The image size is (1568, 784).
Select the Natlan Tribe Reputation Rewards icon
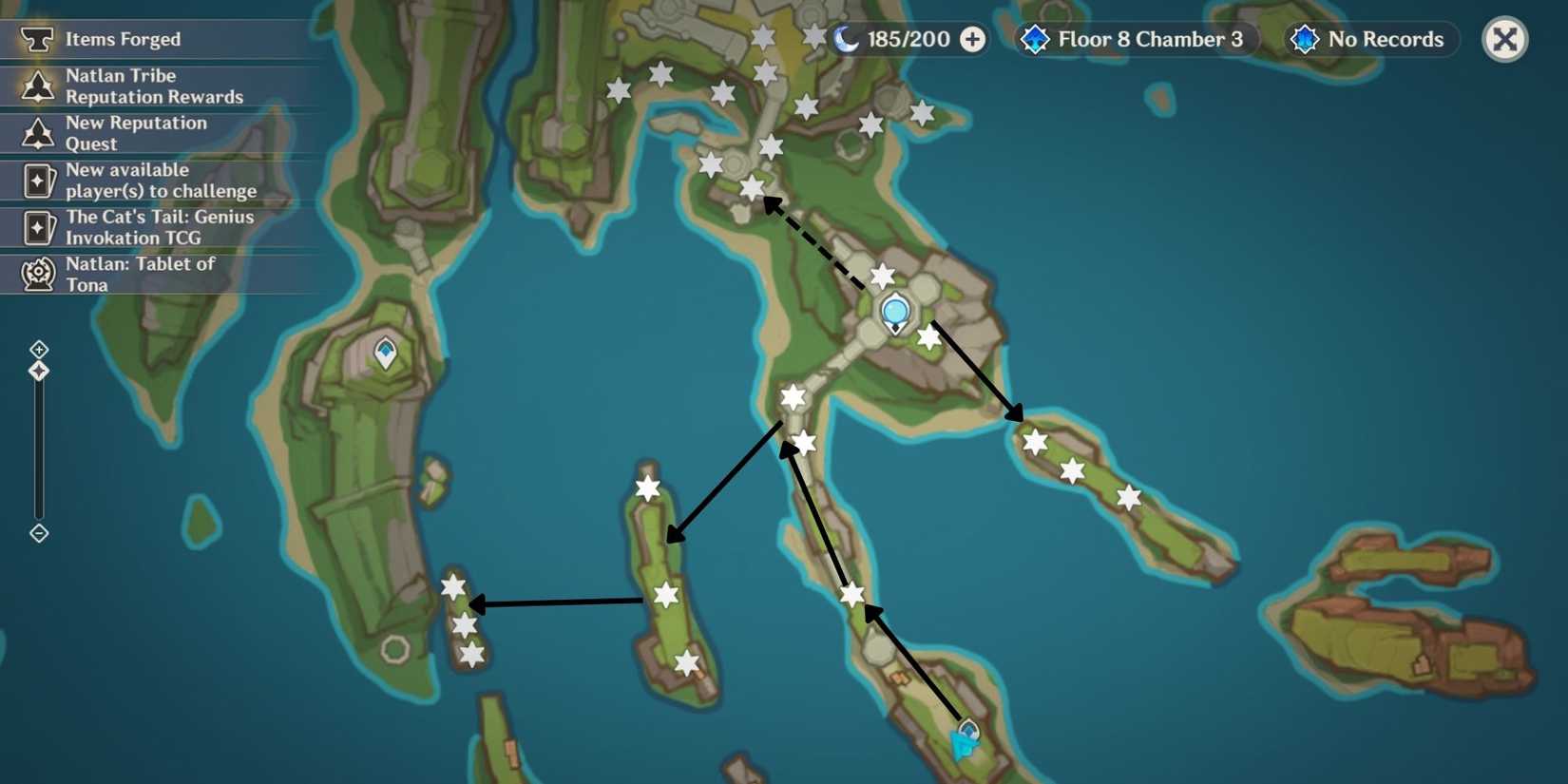click(x=36, y=86)
